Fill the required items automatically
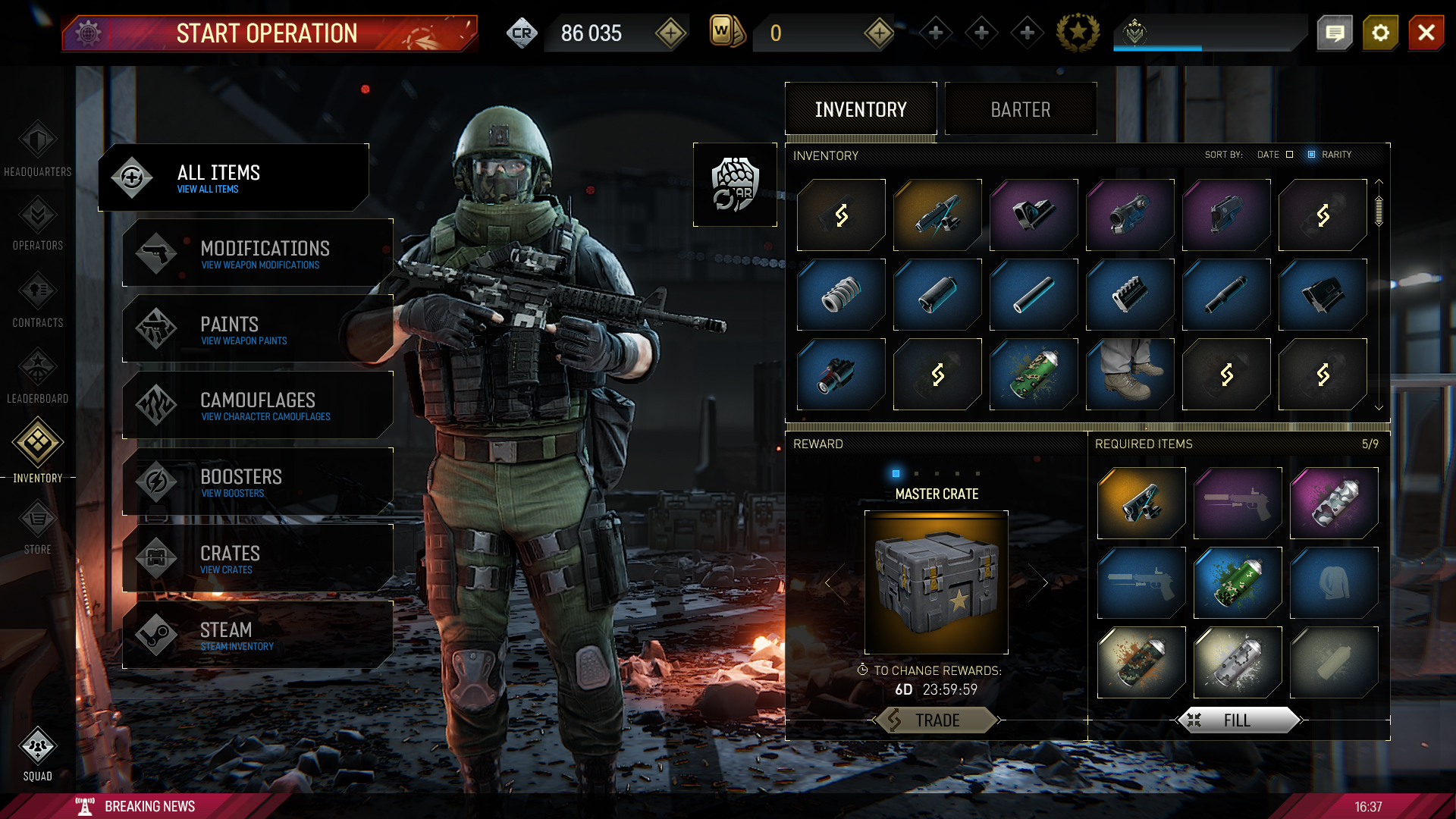Image resolution: width=1456 pixels, height=819 pixels. coord(1238,720)
